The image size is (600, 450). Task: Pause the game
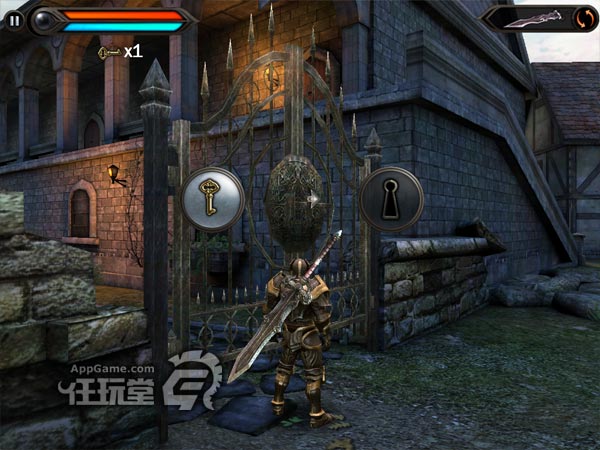15,18
